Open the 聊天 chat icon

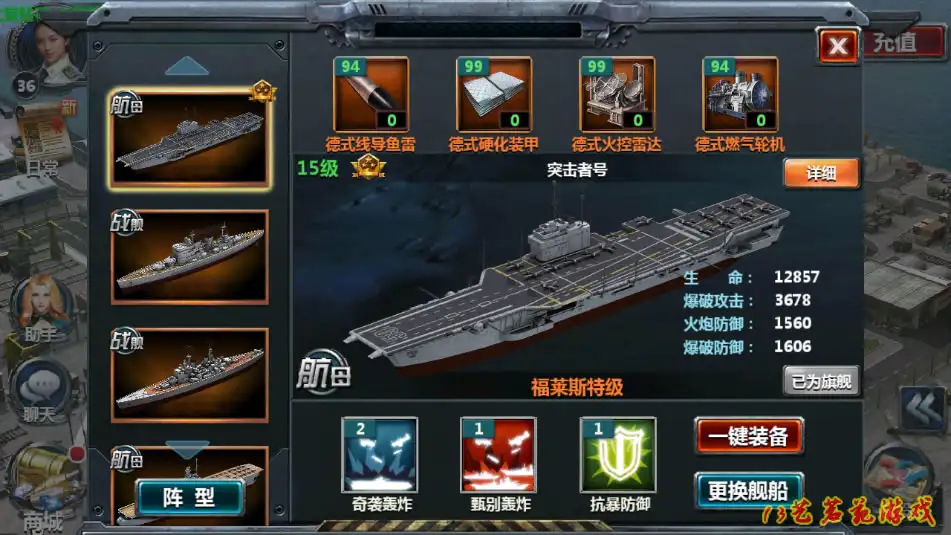40,390
